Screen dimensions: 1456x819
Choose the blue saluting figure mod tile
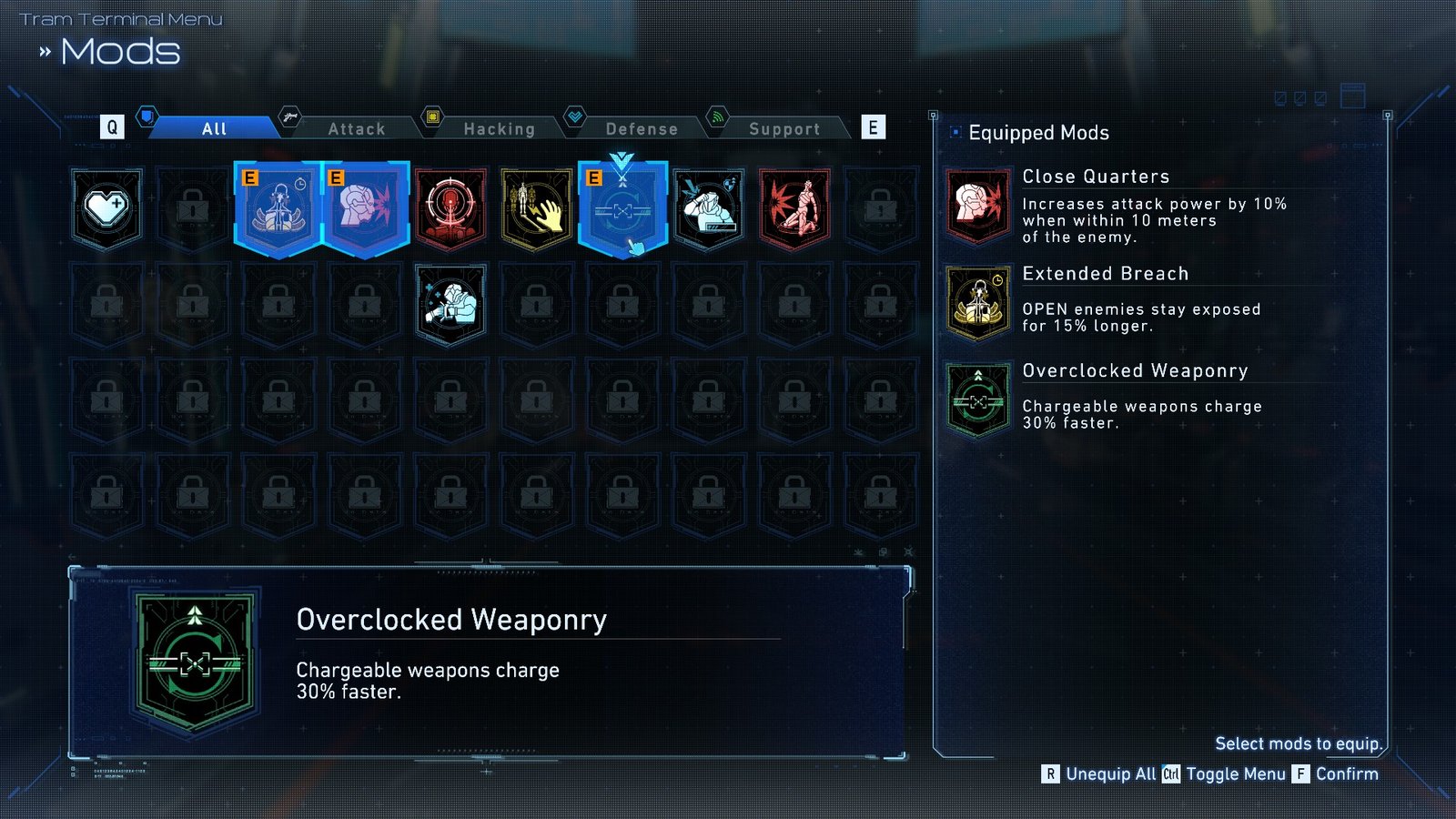pos(709,208)
